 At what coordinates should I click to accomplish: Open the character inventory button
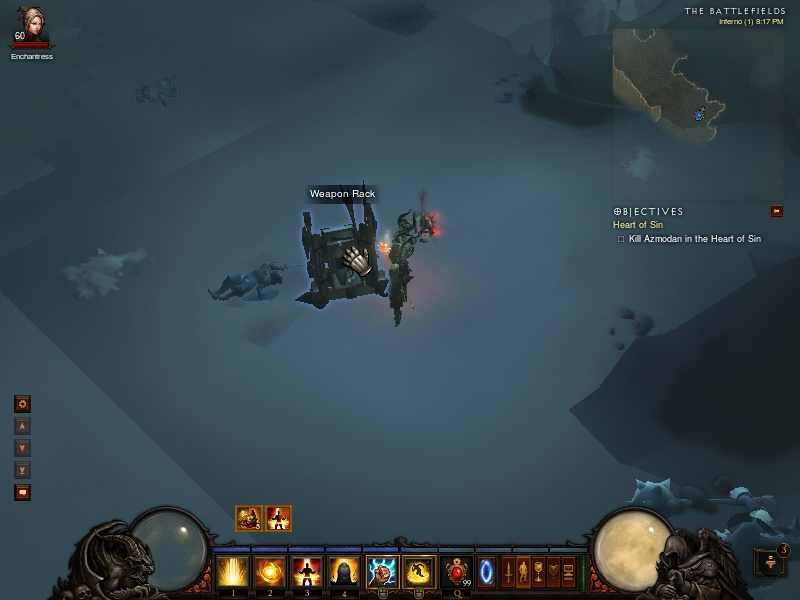tap(523, 572)
